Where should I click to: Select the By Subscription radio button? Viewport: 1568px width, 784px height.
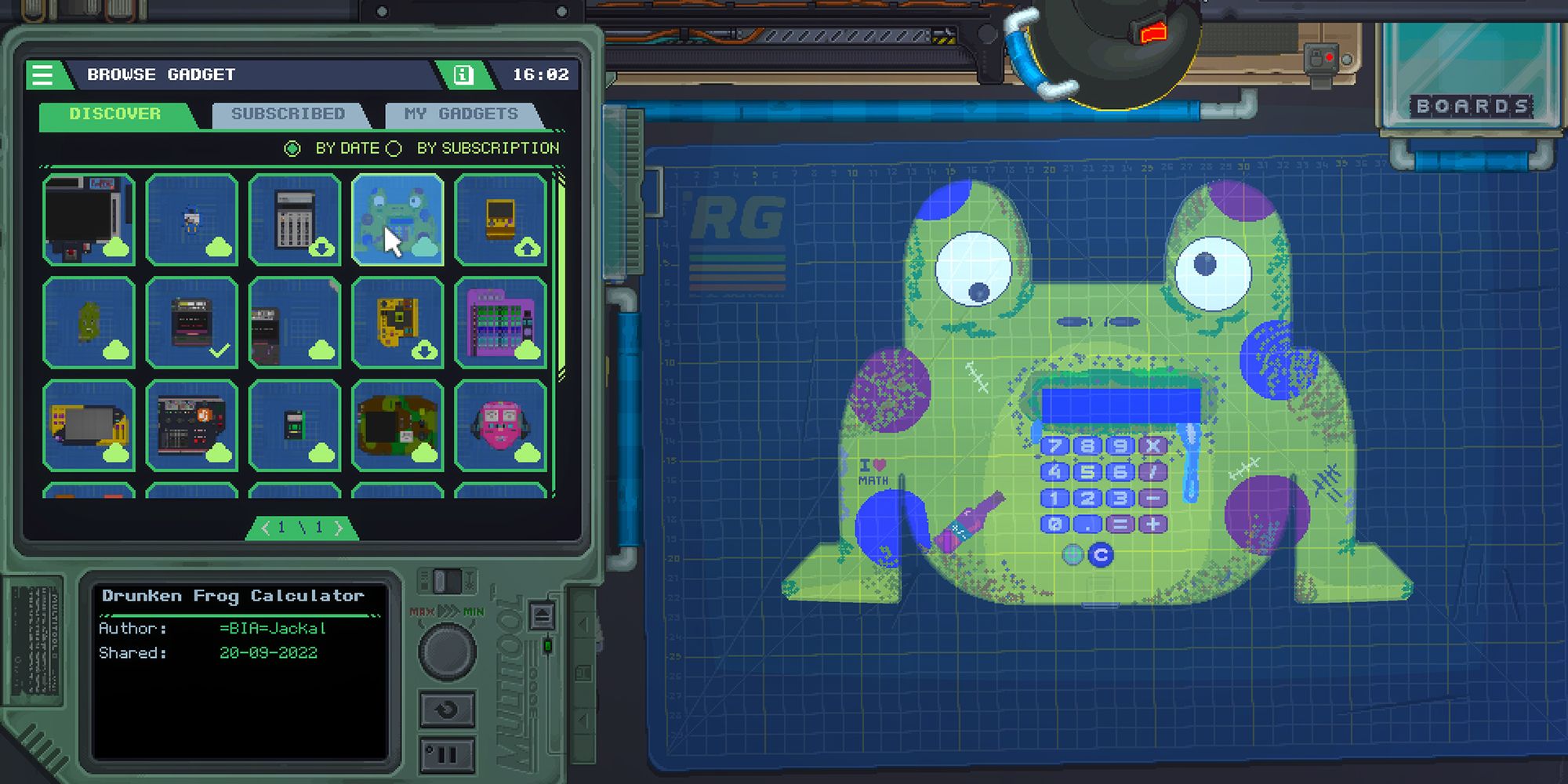point(393,147)
